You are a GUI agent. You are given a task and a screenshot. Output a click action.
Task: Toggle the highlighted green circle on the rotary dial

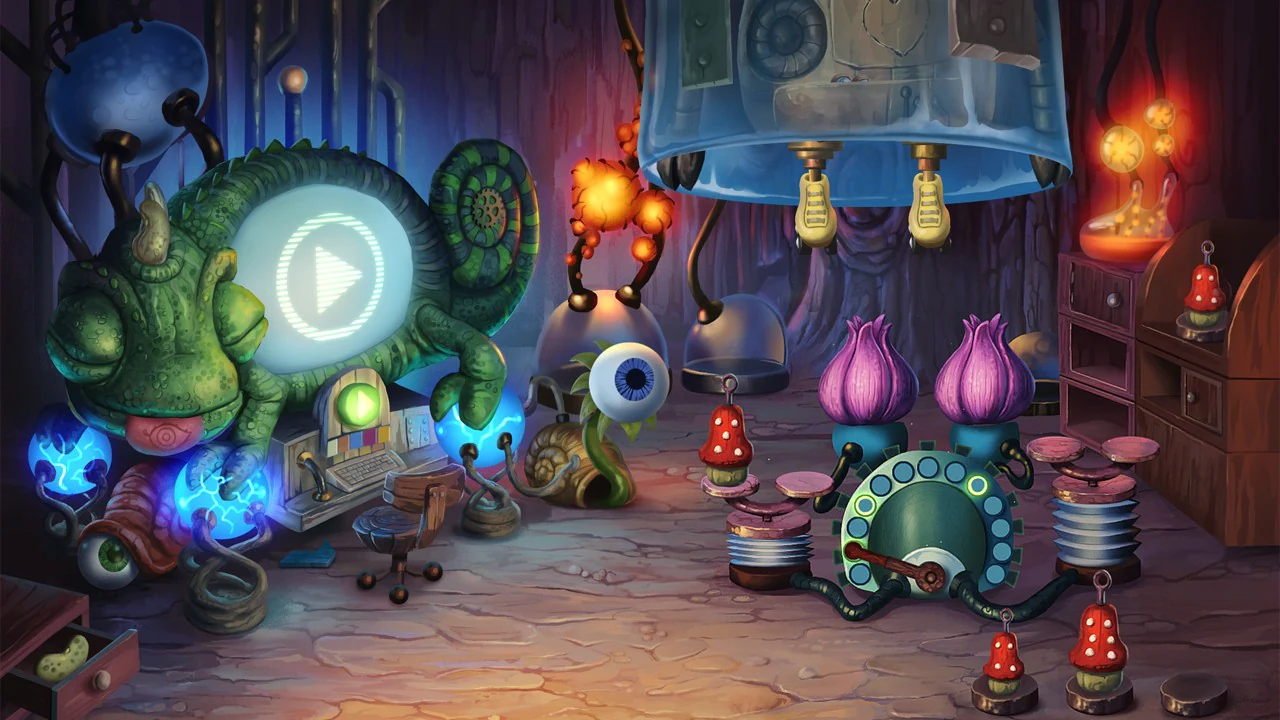click(978, 485)
